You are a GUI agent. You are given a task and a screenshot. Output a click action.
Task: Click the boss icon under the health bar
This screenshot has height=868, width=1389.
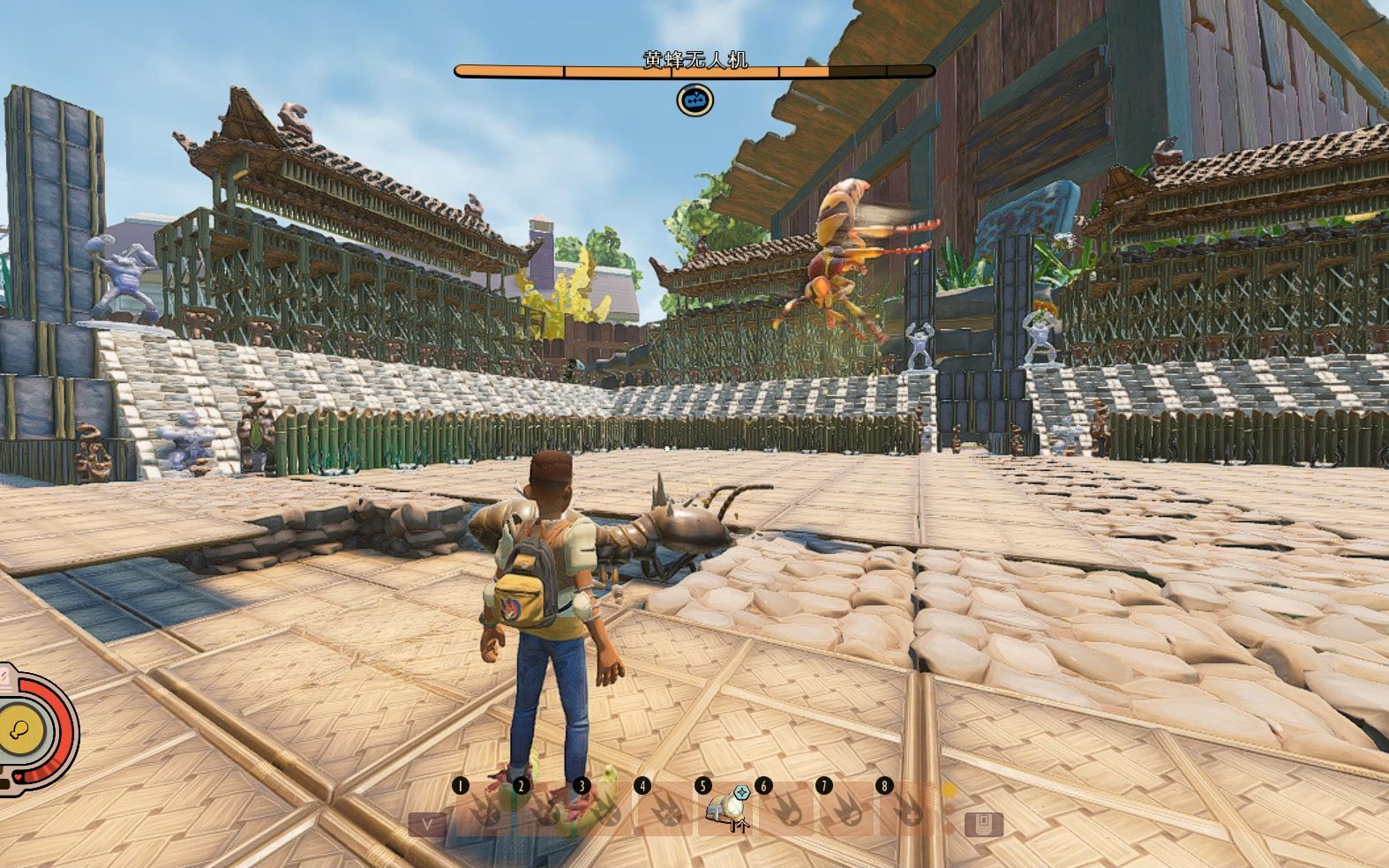coord(695,101)
